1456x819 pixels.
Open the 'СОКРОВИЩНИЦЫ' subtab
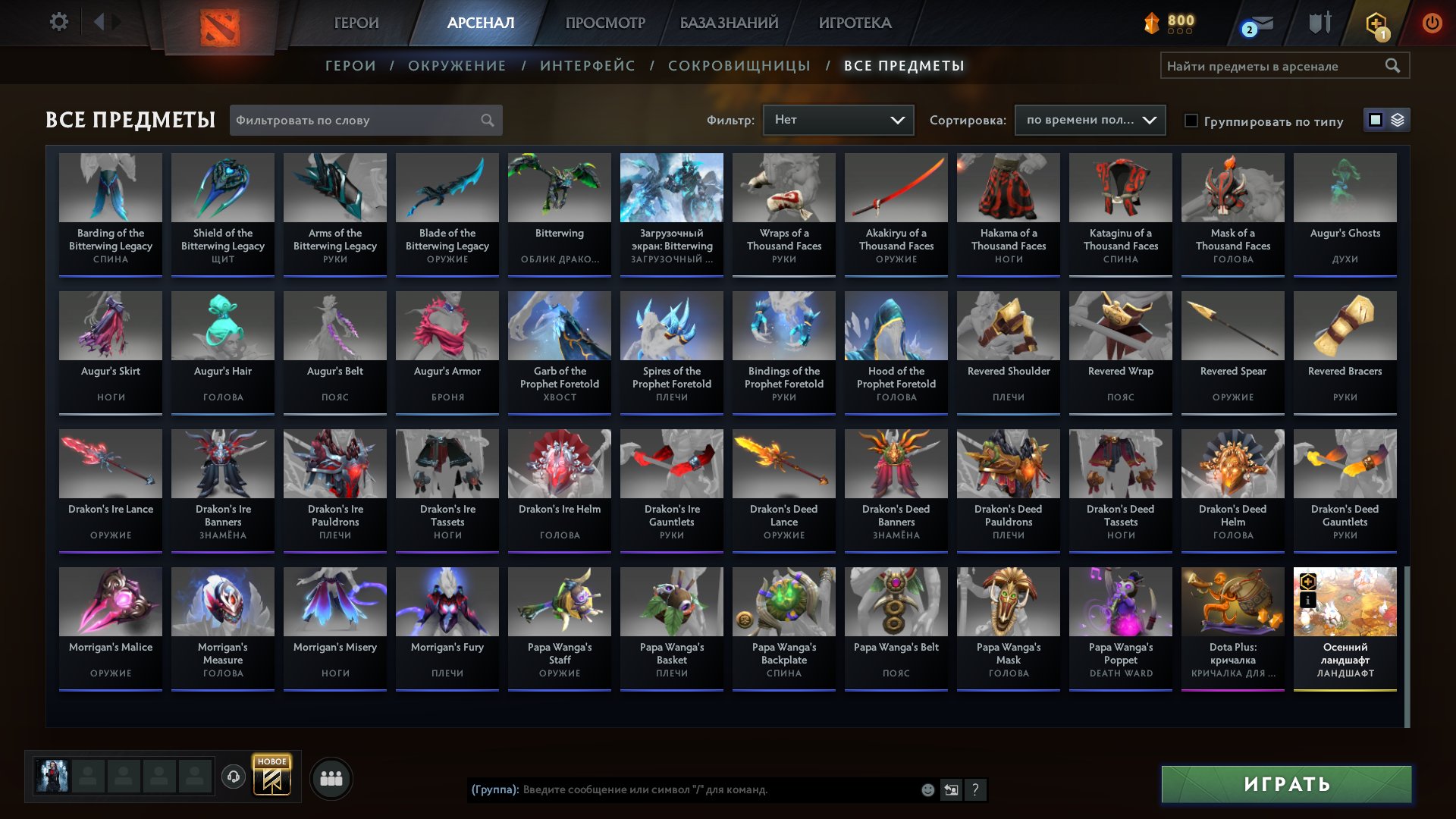[x=737, y=66]
